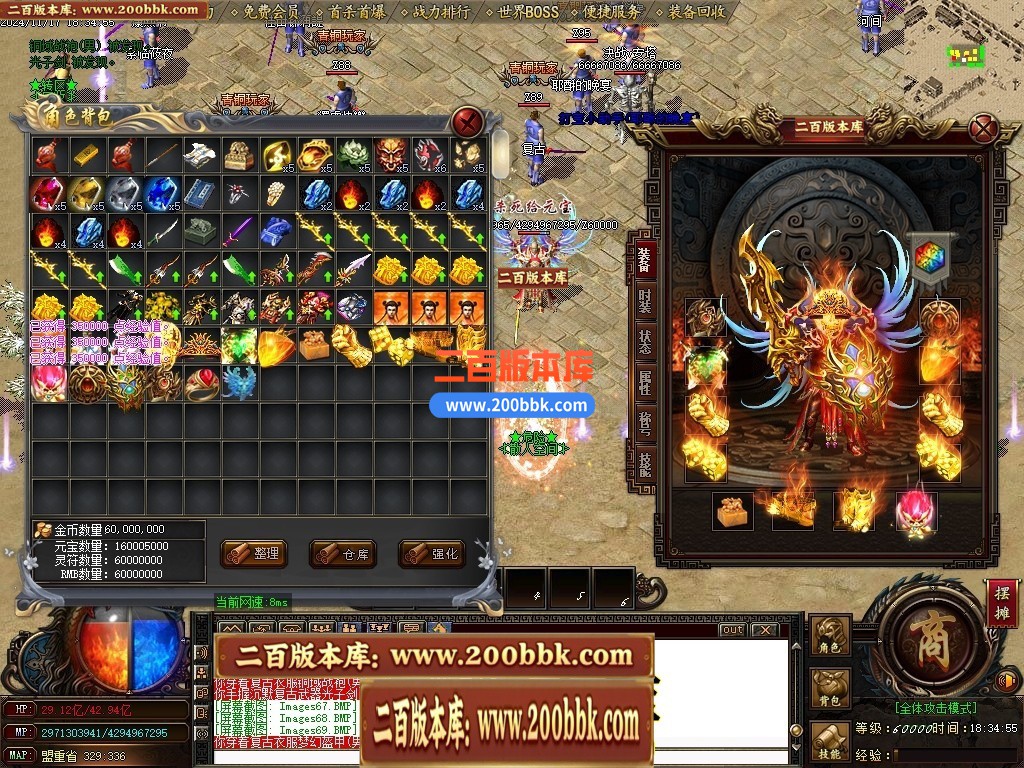The image size is (1024, 768).
Task: Switch to the 状态 status tab
Action: click(x=644, y=341)
